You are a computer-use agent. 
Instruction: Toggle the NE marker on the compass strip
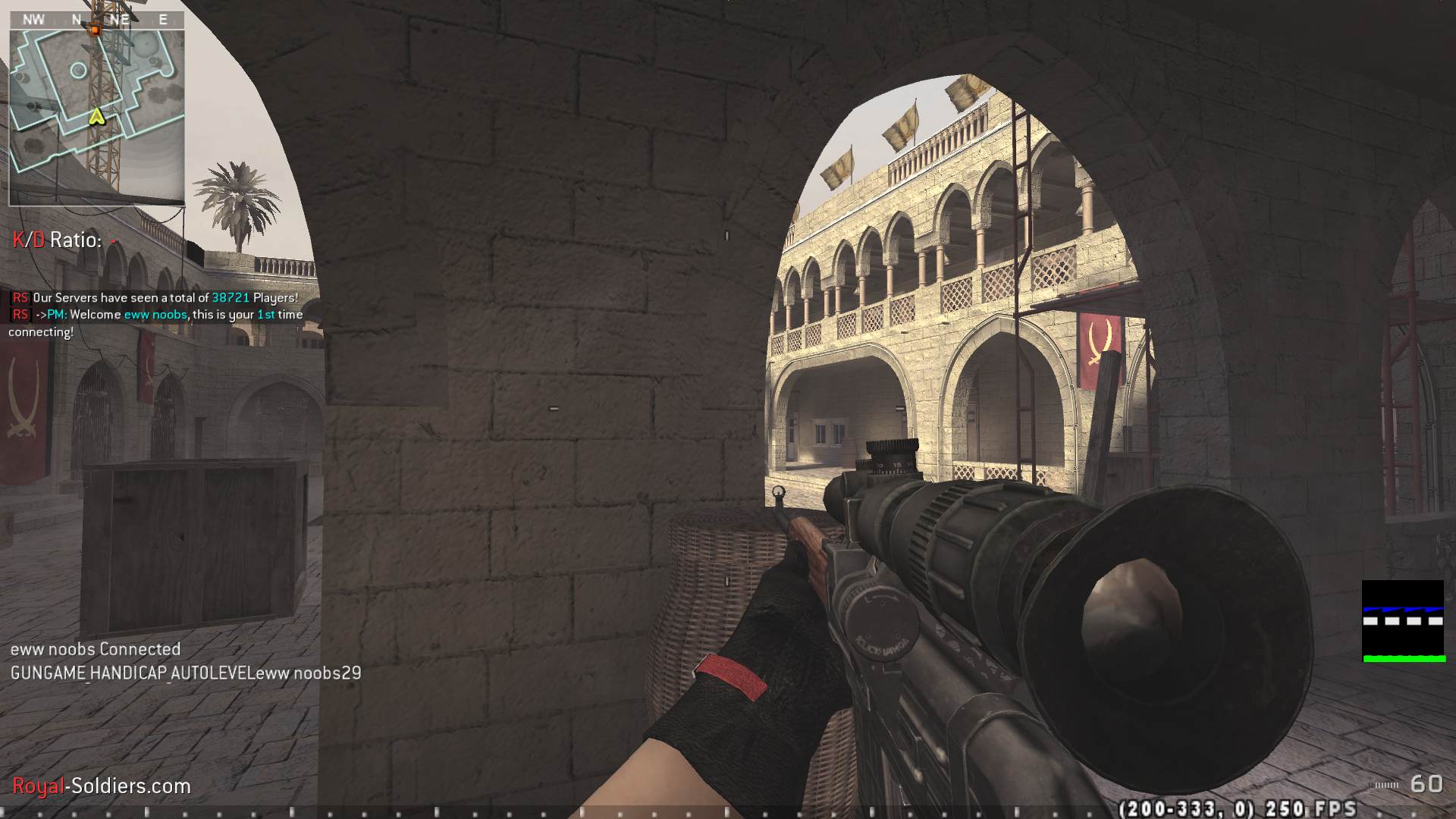[119, 20]
